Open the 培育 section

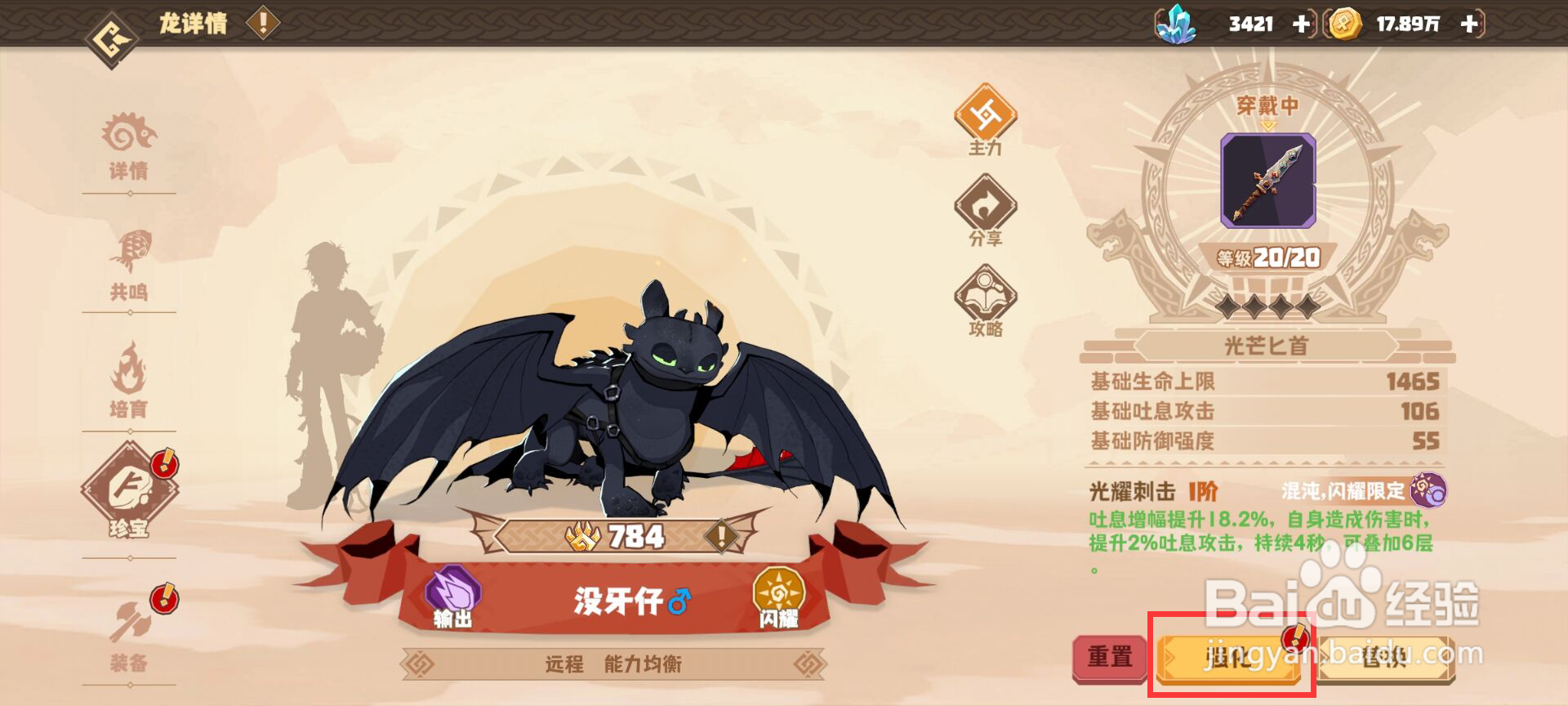(131, 384)
